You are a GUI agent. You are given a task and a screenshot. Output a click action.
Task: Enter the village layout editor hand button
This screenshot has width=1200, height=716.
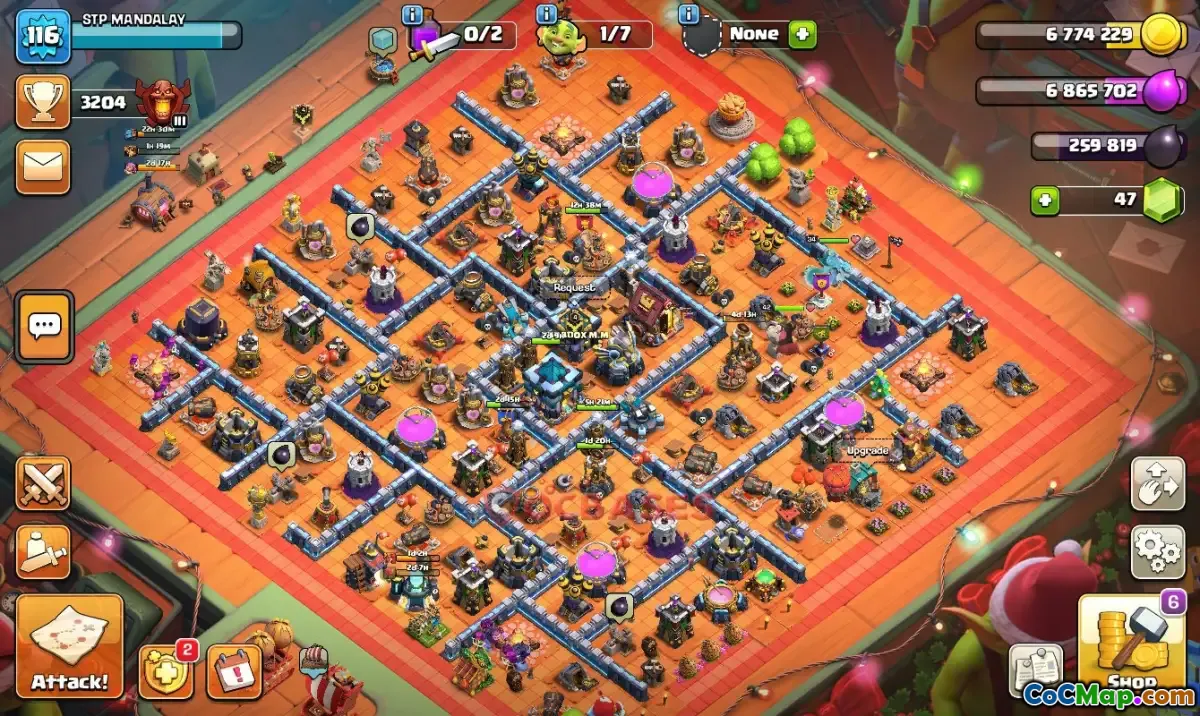(x=1157, y=484)
